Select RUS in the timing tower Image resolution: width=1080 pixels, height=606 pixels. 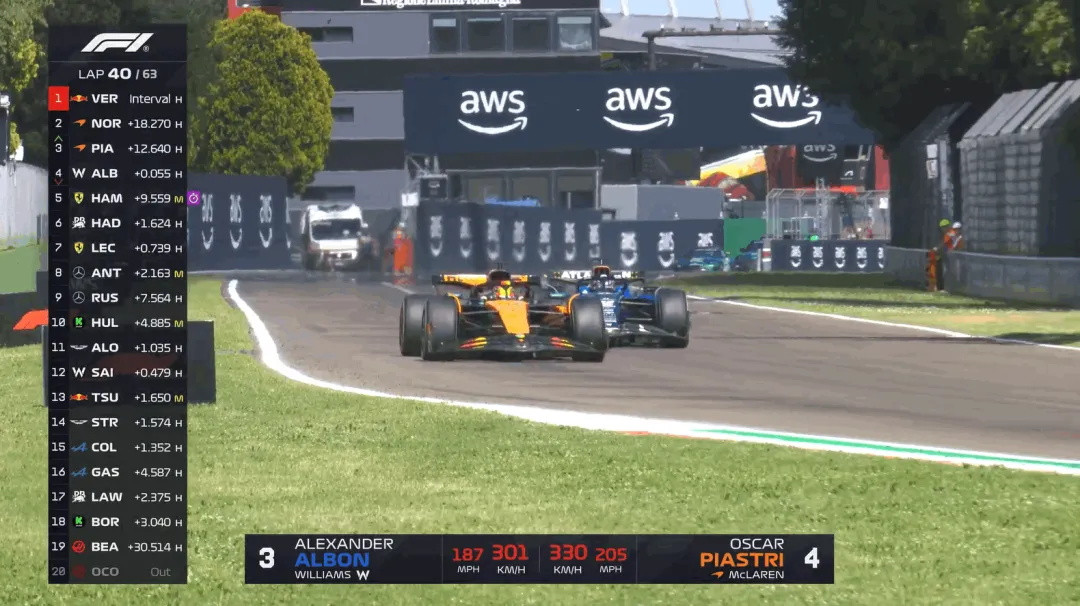117,297
